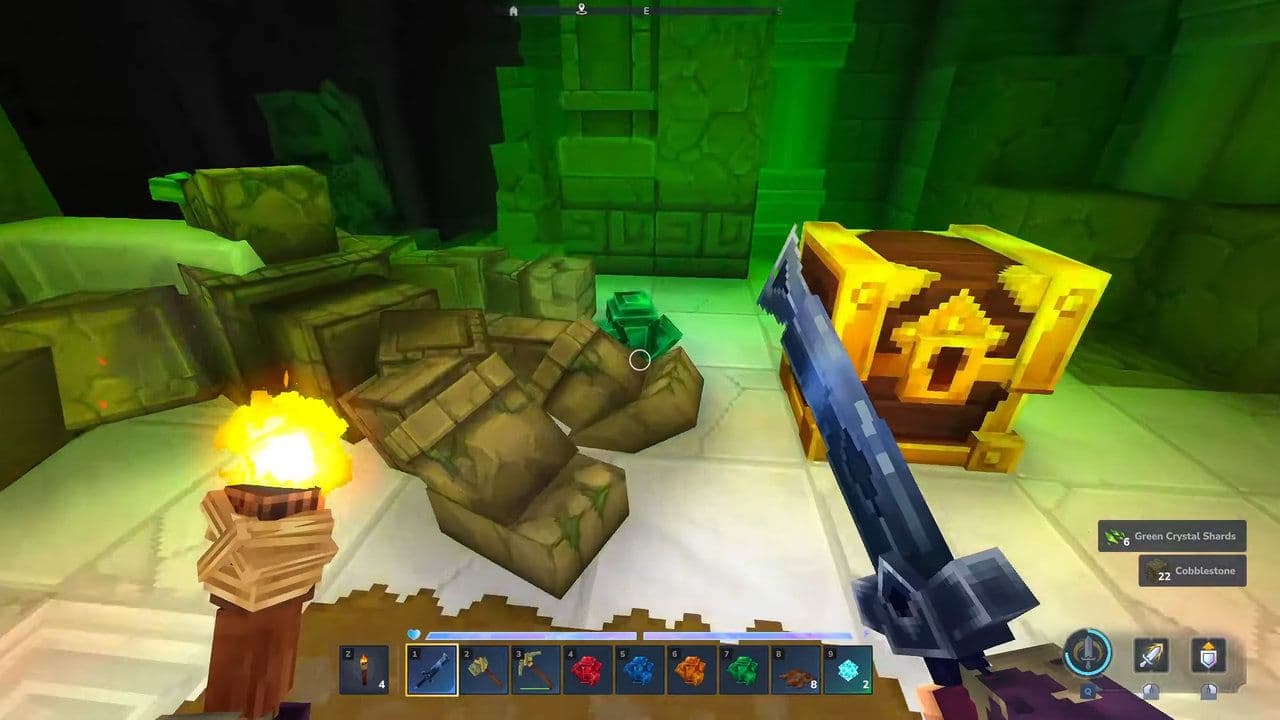The height and width of the screenshot is (720, 1280).
Task: Equip the pickaxe from the hotbar
Action: [x=536, y=670]
